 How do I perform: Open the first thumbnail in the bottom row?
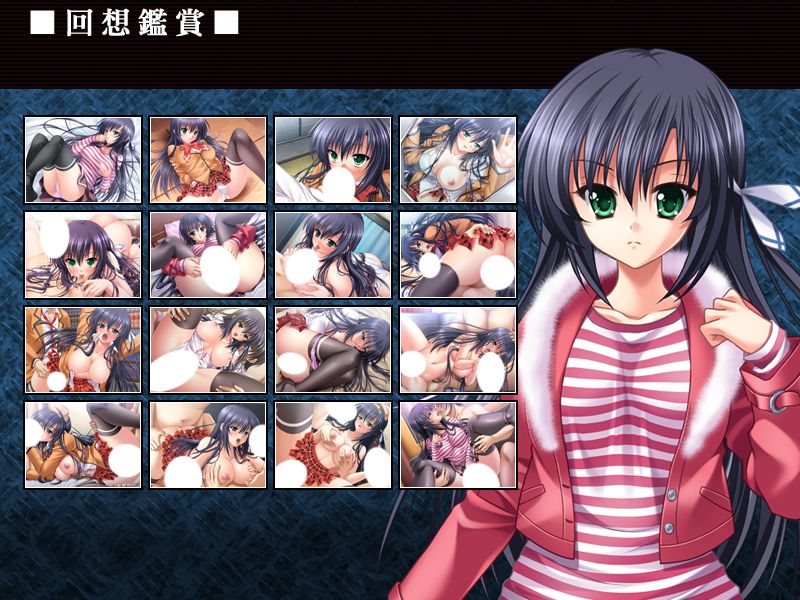point(83,445)
